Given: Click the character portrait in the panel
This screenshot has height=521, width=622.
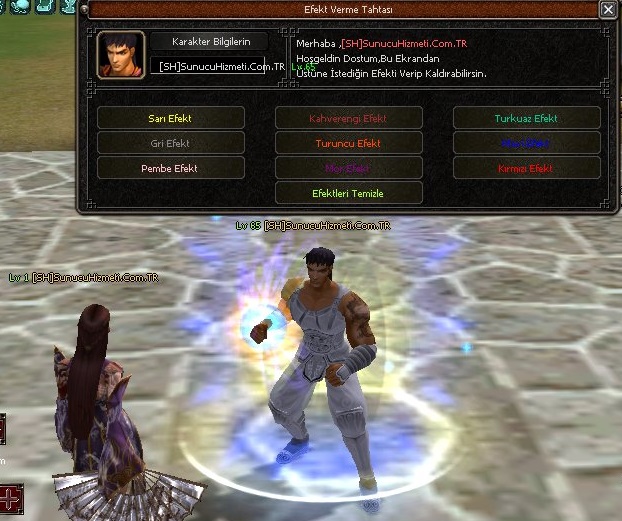Looking at the screenshot, I should point(120,55).
